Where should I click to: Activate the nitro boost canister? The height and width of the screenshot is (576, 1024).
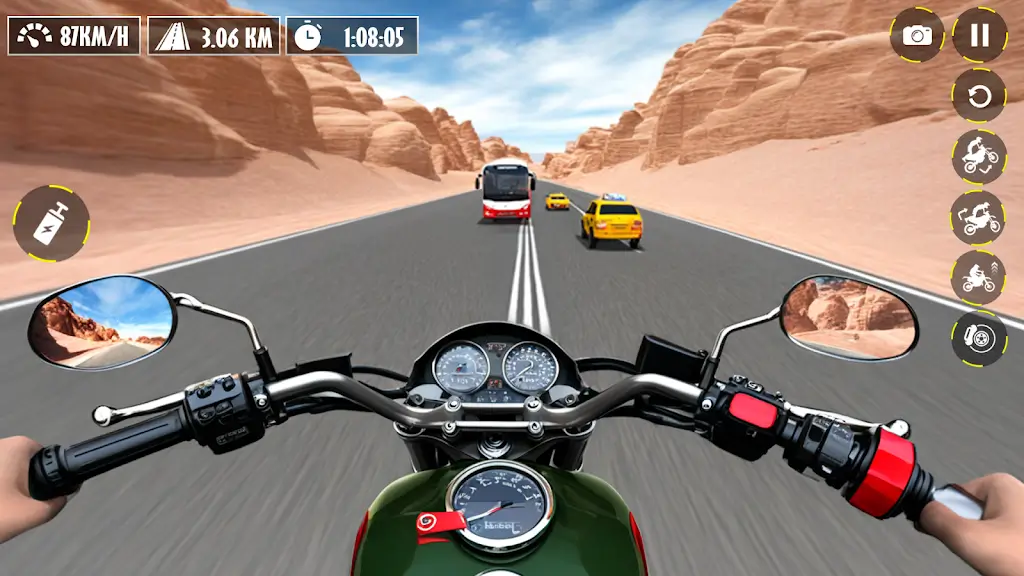point(51,223)
